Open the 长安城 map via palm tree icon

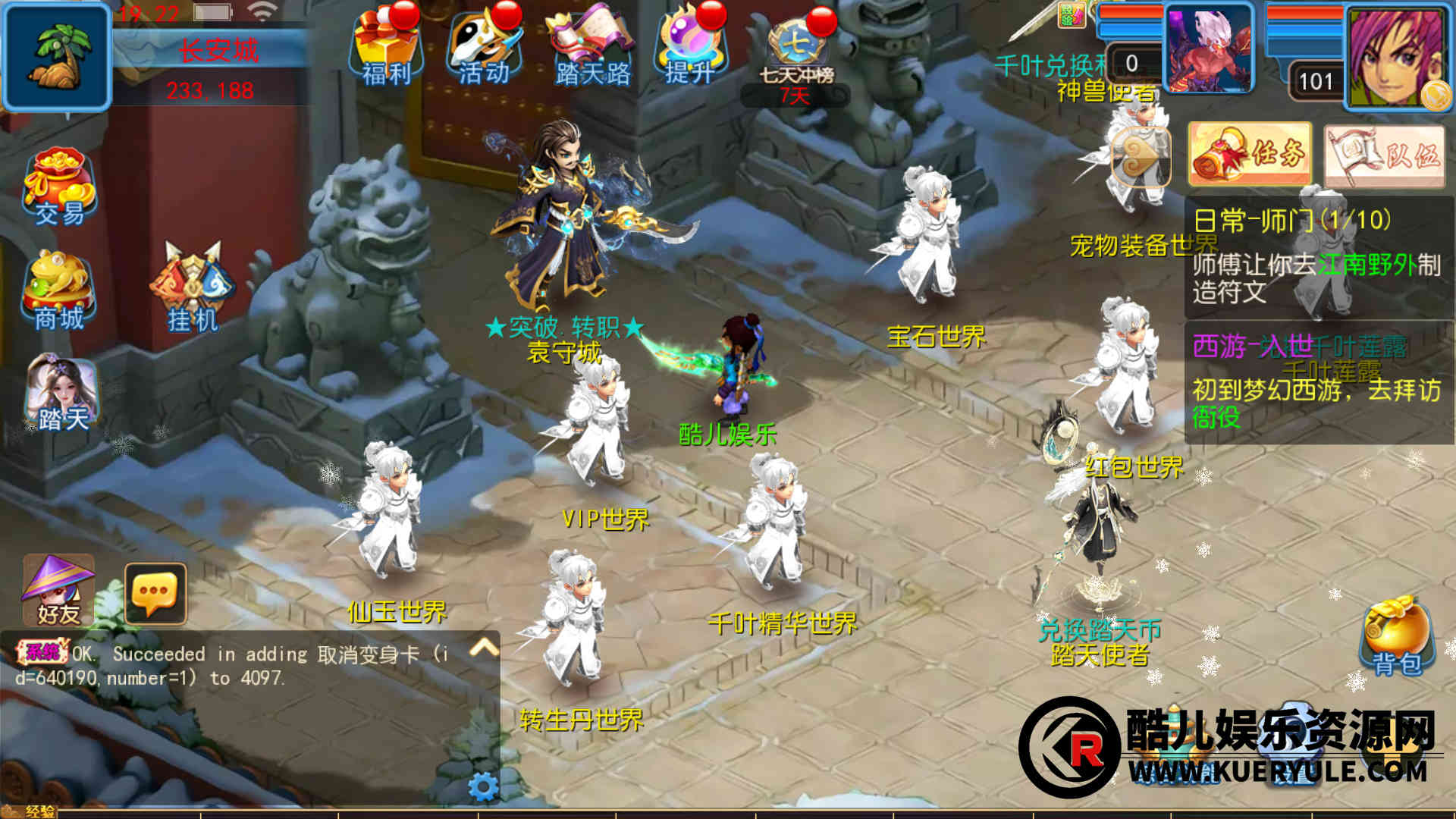[57, 57]
